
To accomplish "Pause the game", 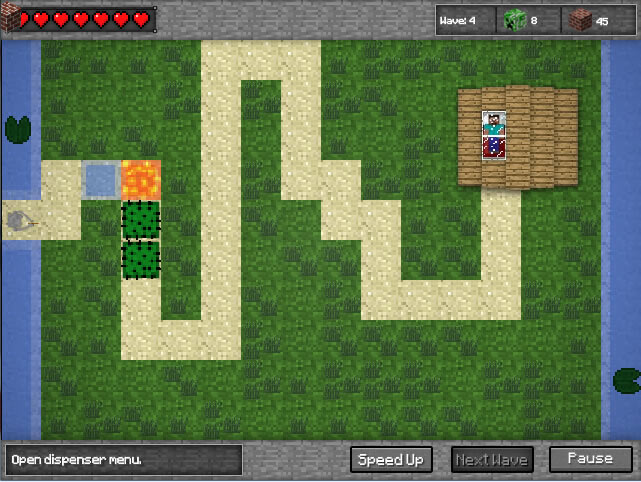I will (x=590, y=459).
